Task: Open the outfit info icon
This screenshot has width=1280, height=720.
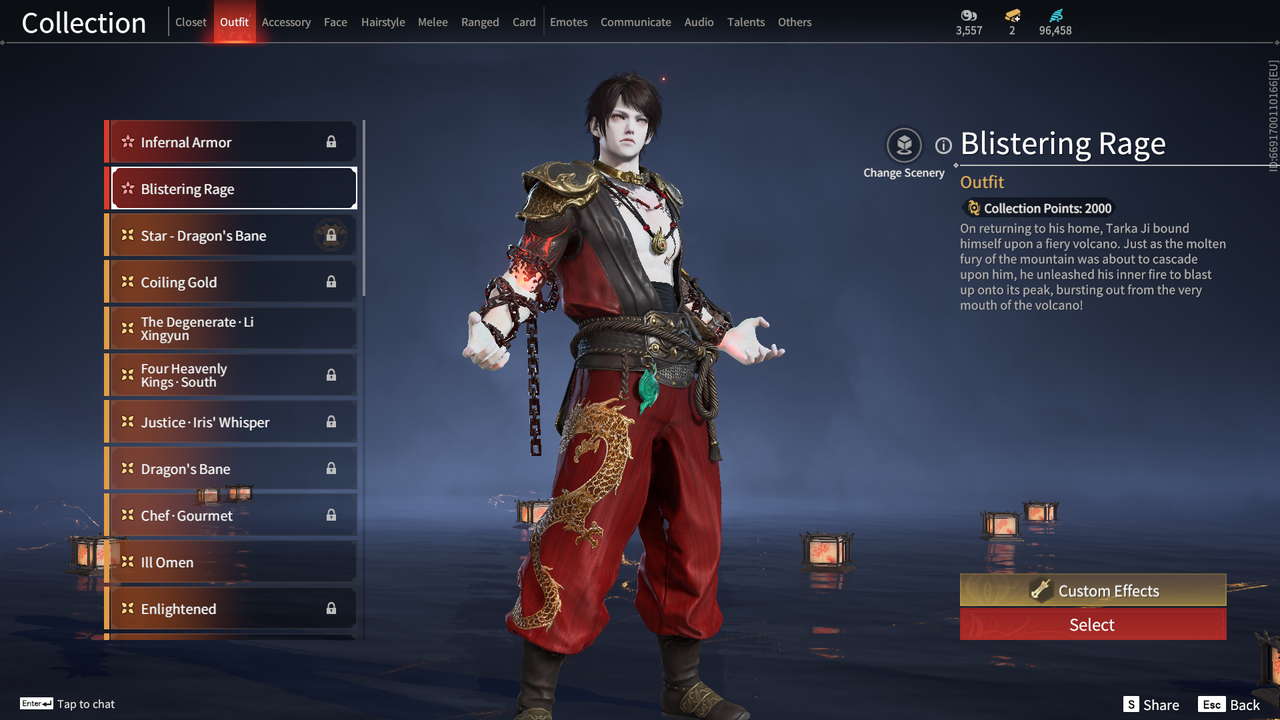Action: pyautogui.click(x=943, y=146)
